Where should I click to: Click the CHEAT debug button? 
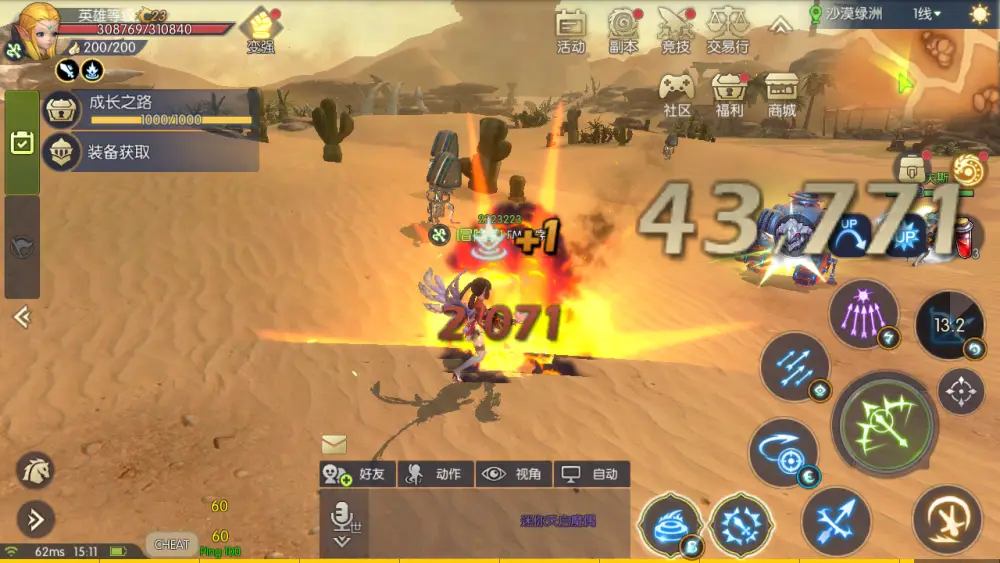[171, 545]
